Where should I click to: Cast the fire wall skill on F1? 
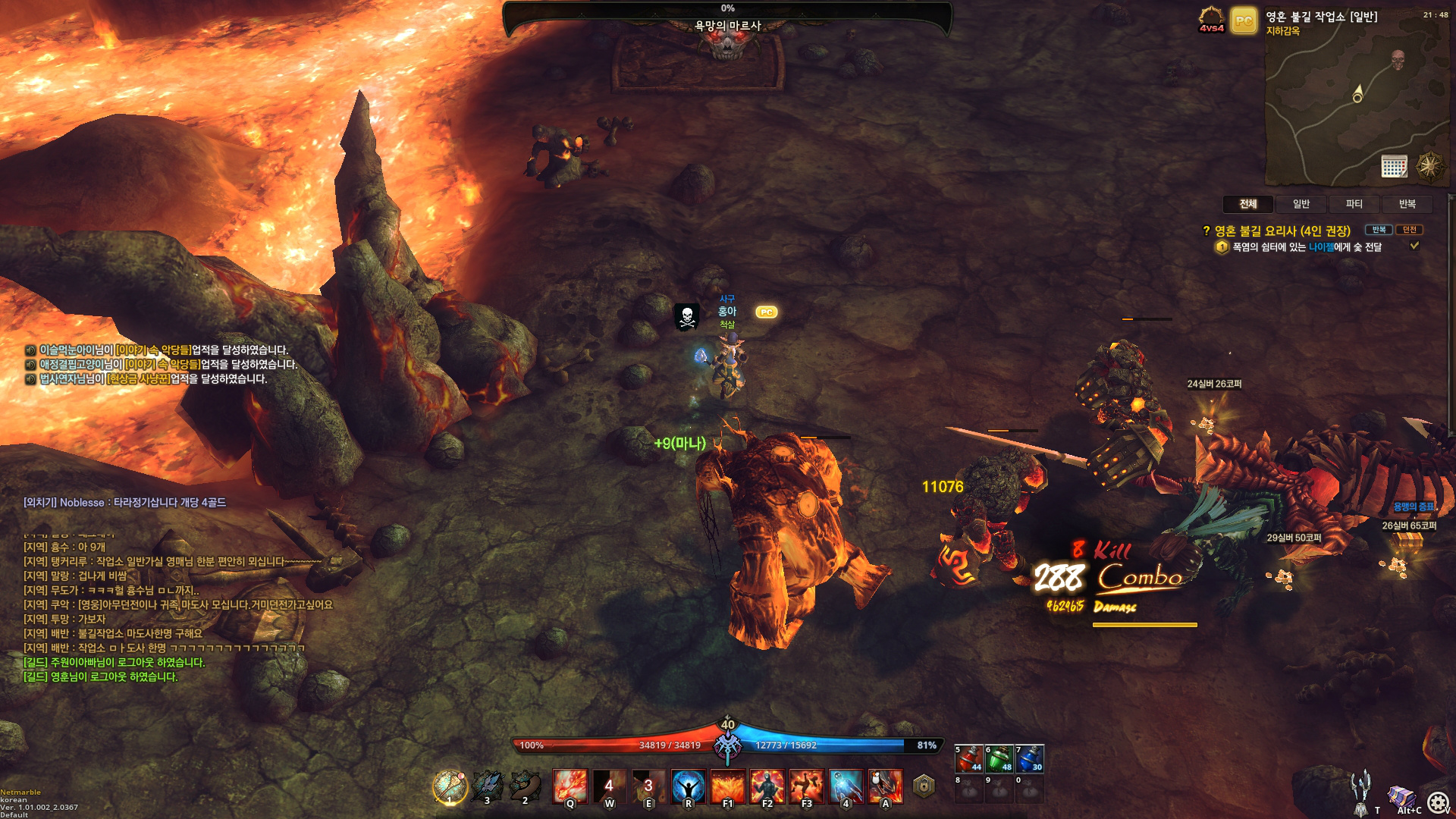728,786
